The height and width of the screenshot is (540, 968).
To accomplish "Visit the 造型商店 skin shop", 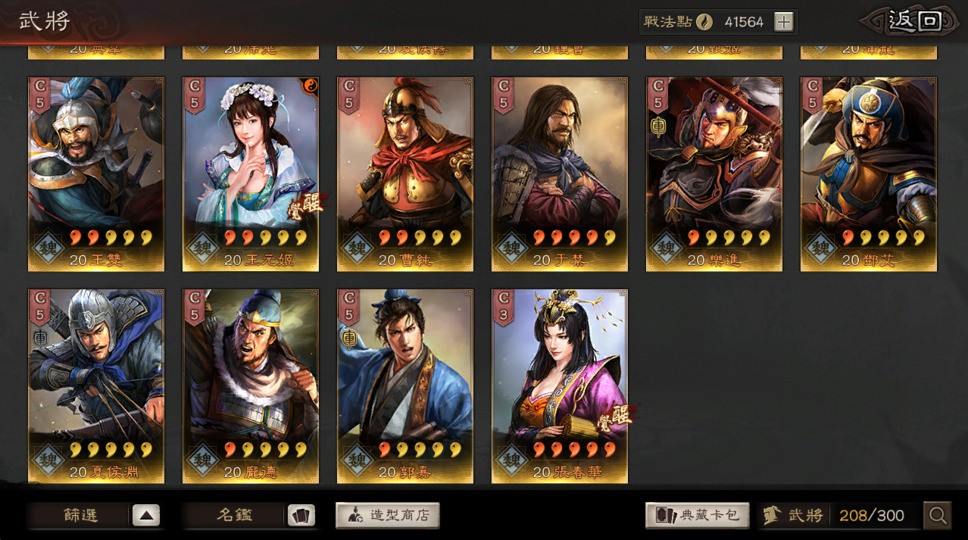I will click(387, 516).
